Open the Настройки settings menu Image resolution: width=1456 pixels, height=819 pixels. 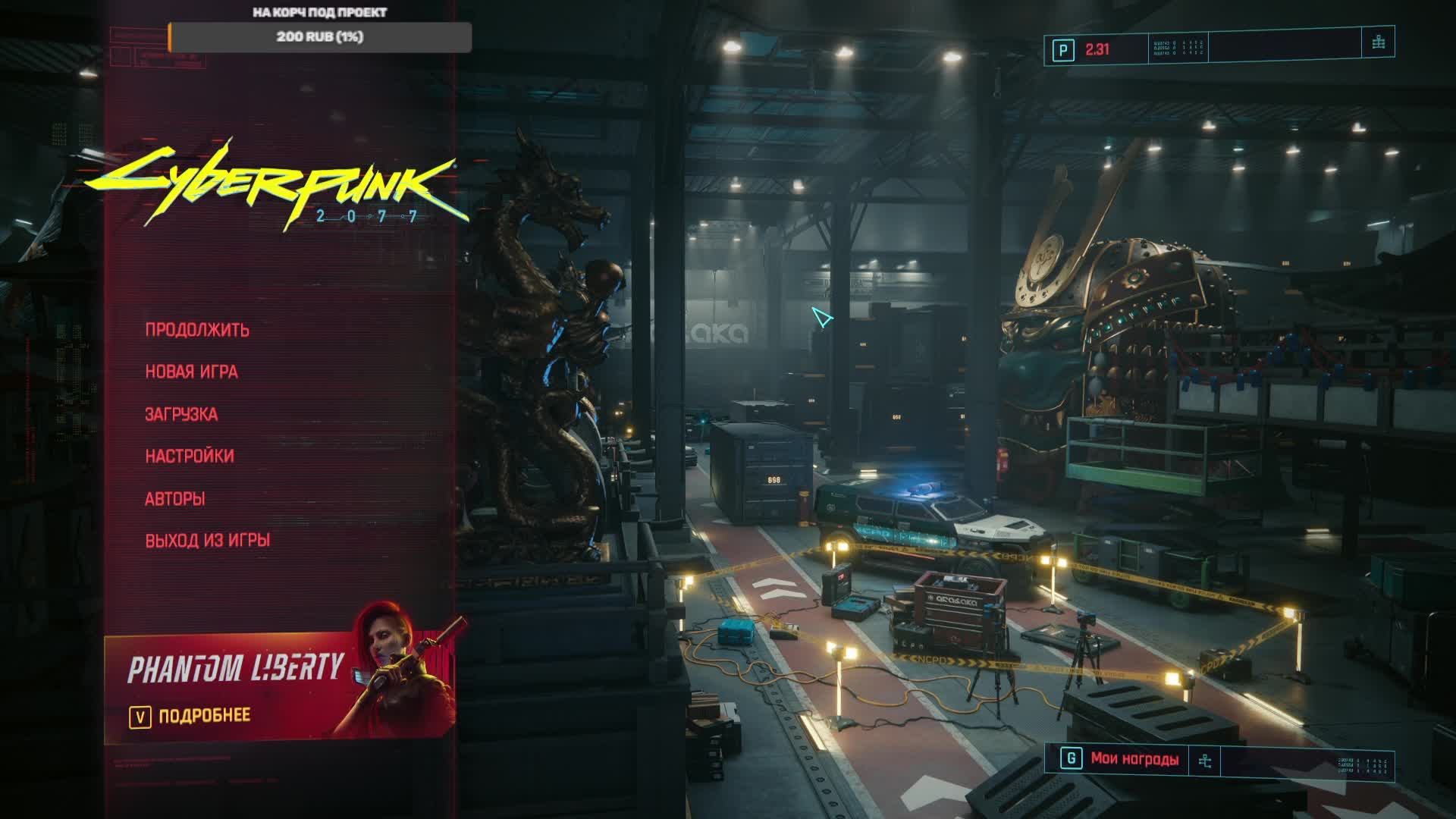(x=190, y=457)
